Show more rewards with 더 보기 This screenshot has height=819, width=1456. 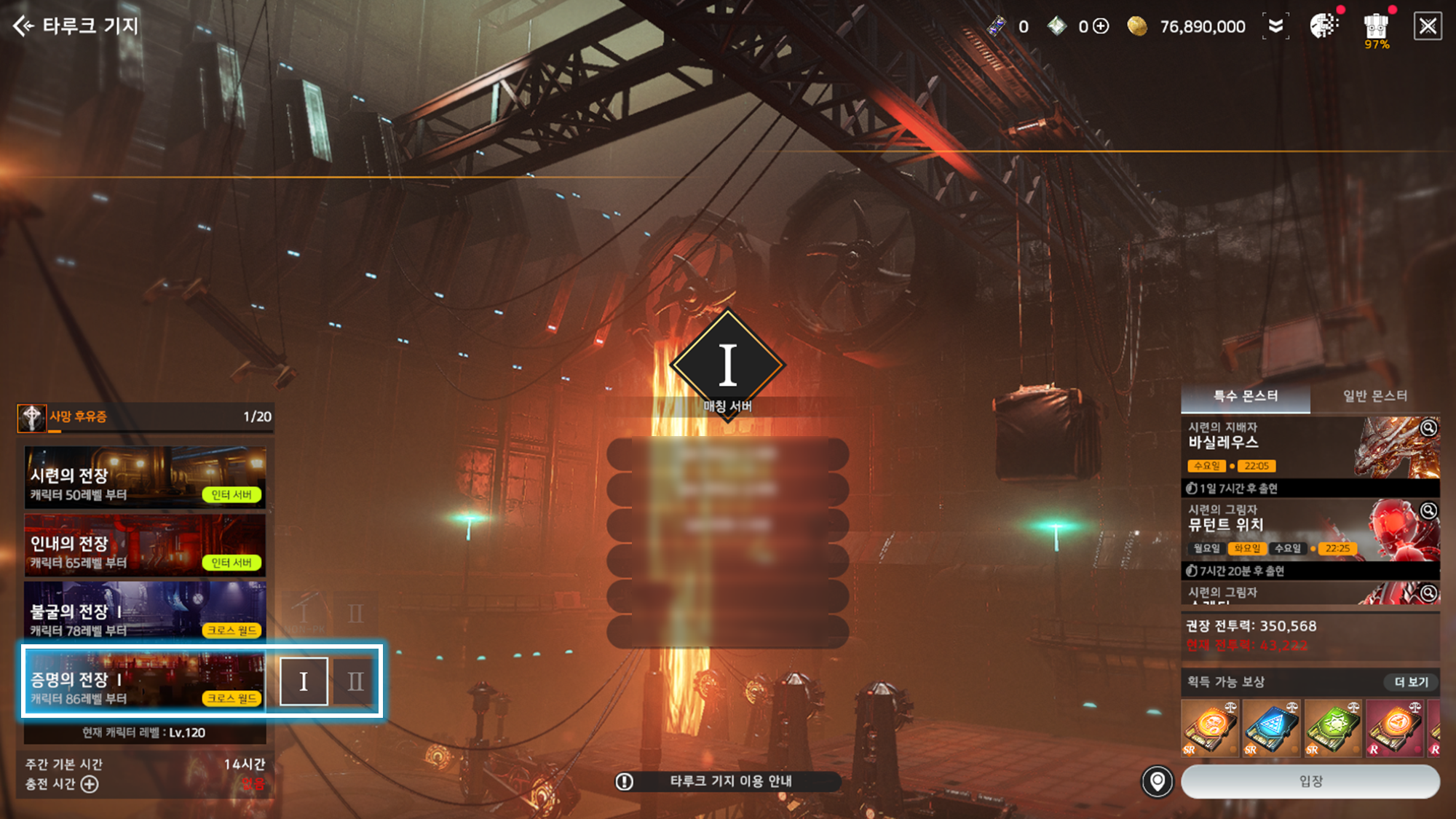(1411, 682)
